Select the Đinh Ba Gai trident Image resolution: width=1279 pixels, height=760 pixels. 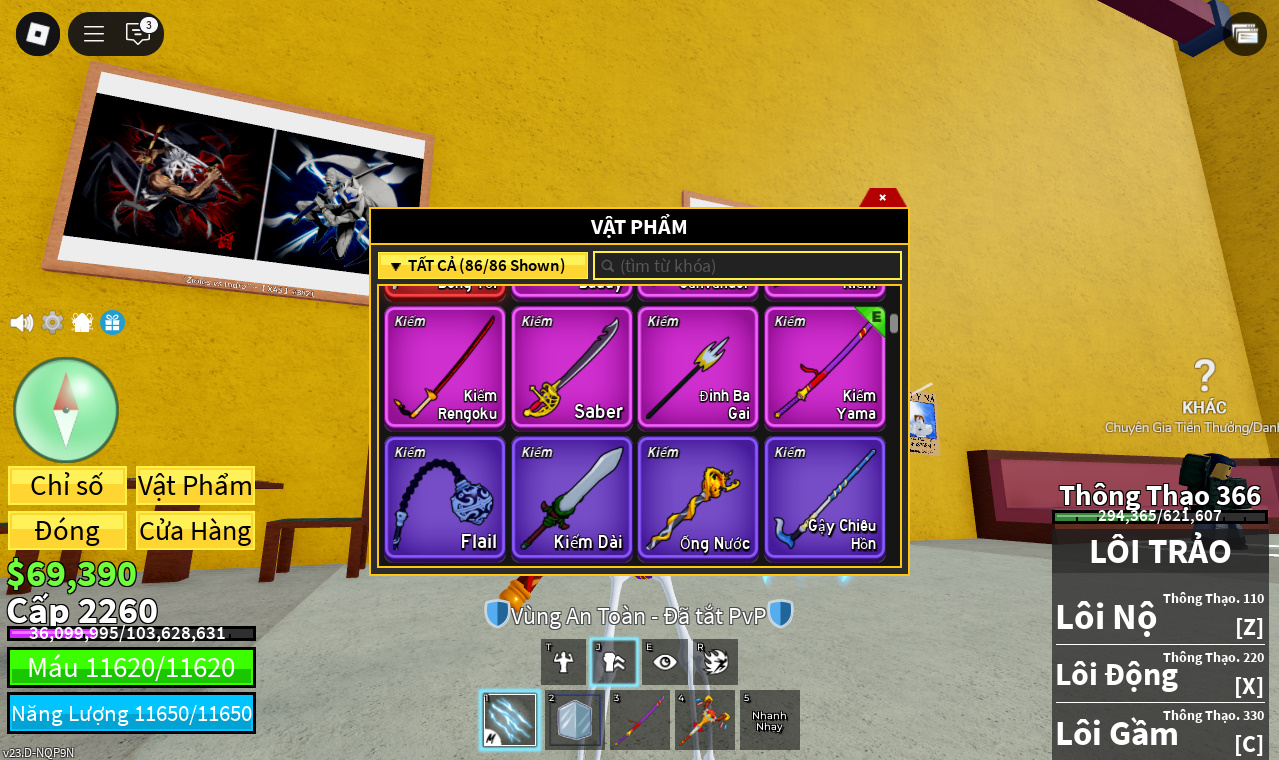tap(698, 368)
